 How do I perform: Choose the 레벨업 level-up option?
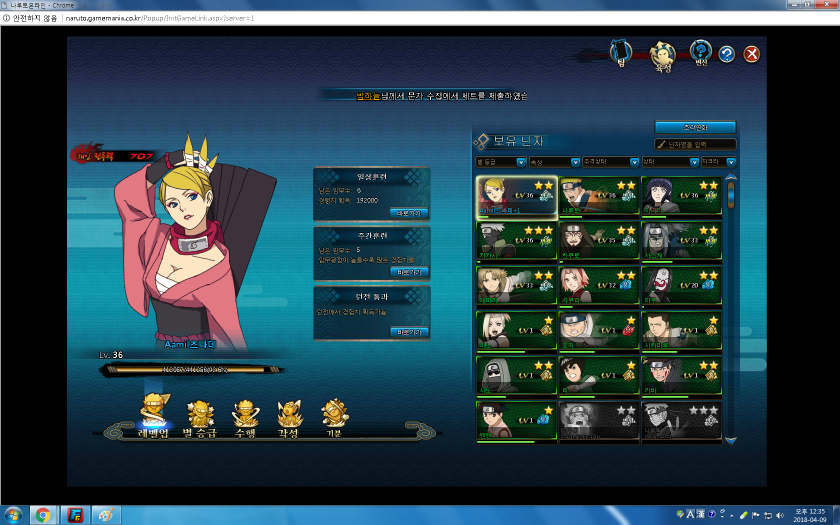click(x=155, y=414)
